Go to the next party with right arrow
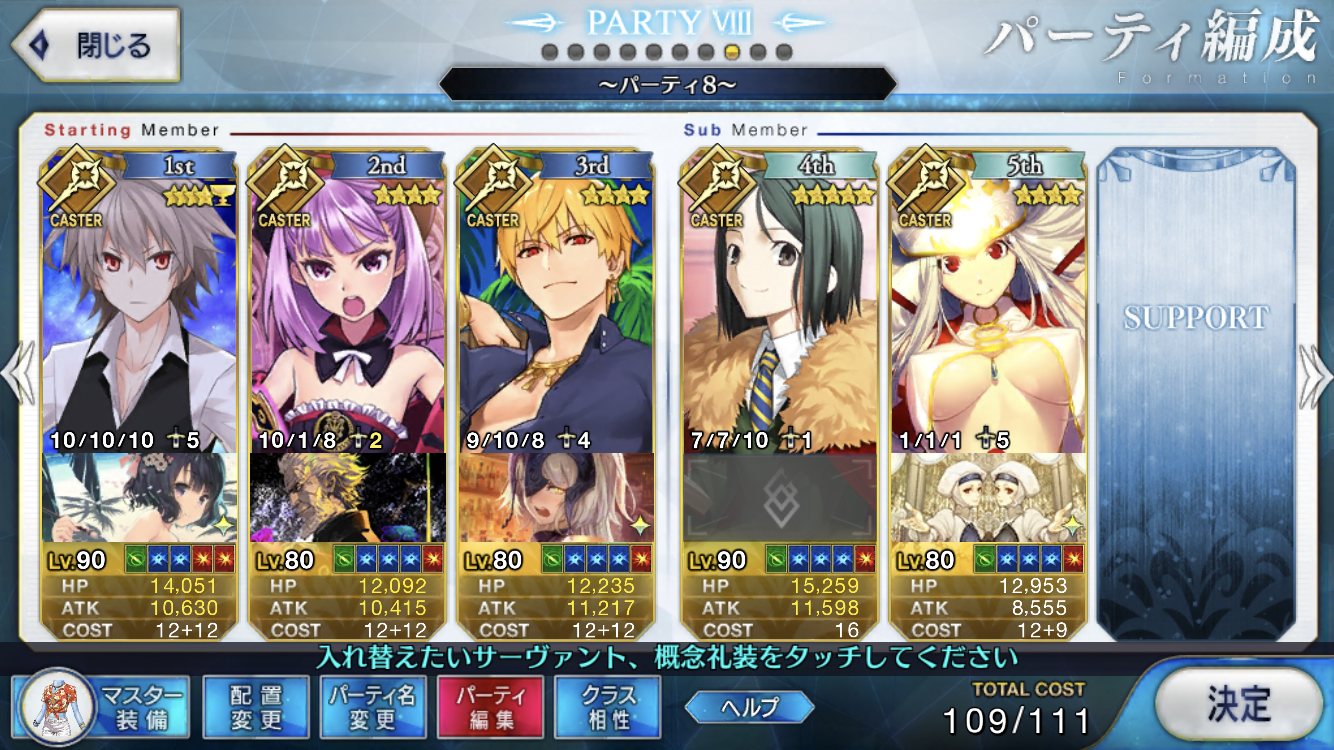Viewport: 1334px width, 750px height. [1314, 375]
